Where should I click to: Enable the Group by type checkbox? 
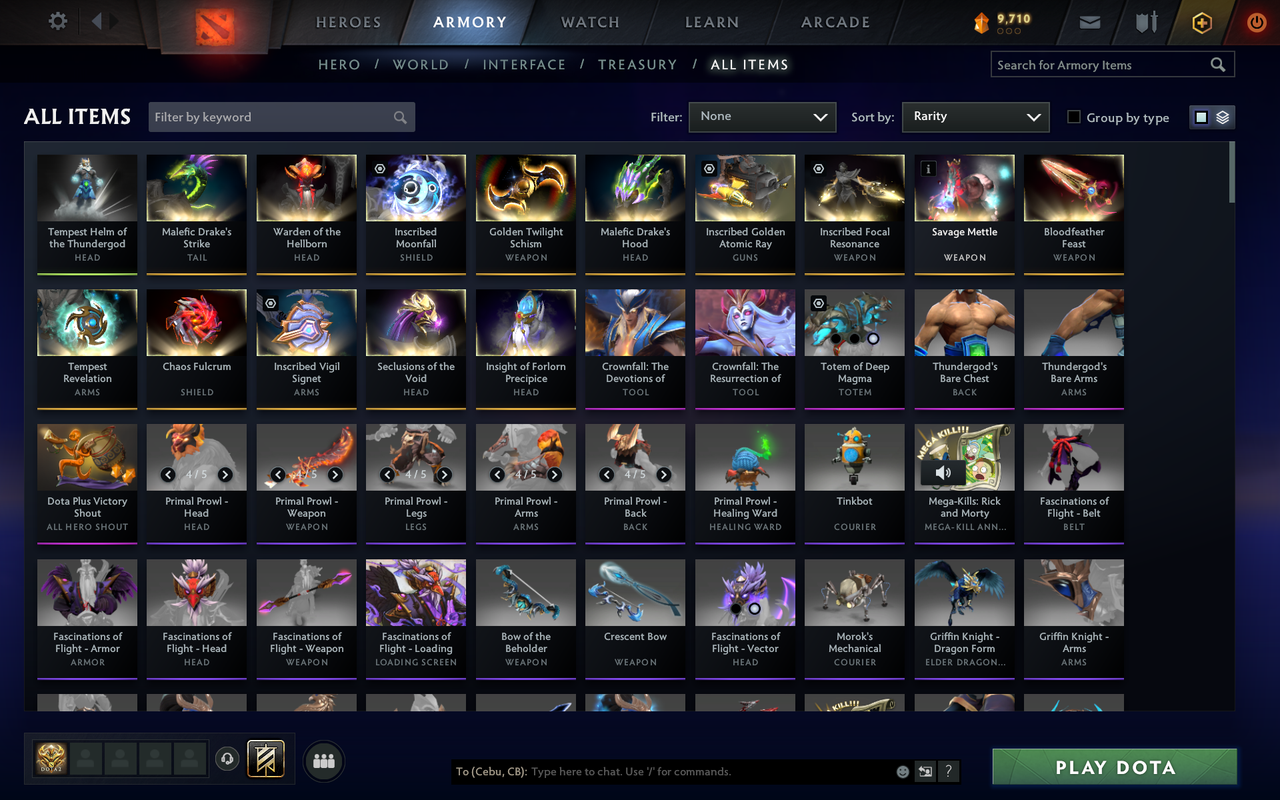[1075, 117]
